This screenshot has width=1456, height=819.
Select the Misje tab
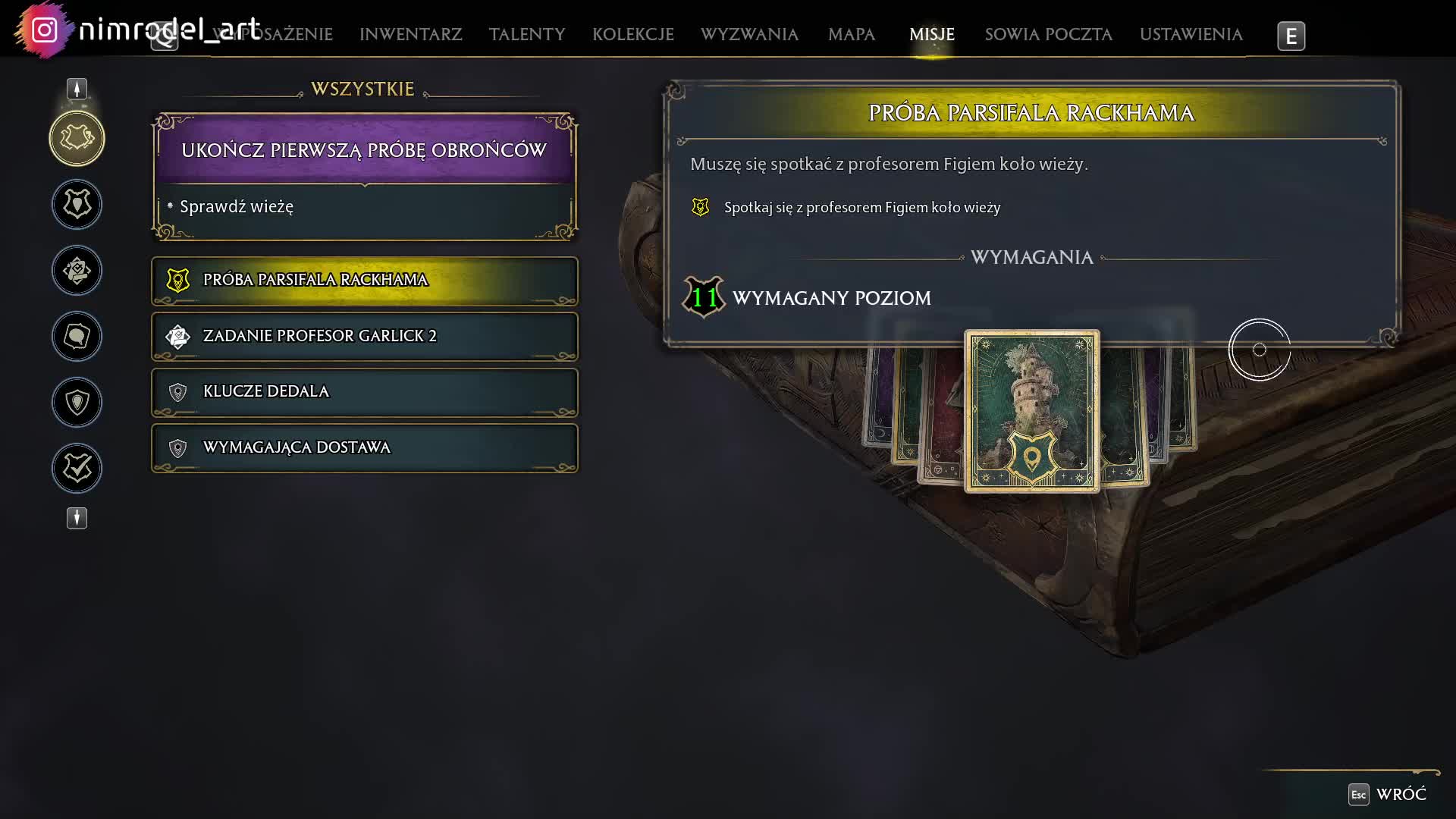931,35
